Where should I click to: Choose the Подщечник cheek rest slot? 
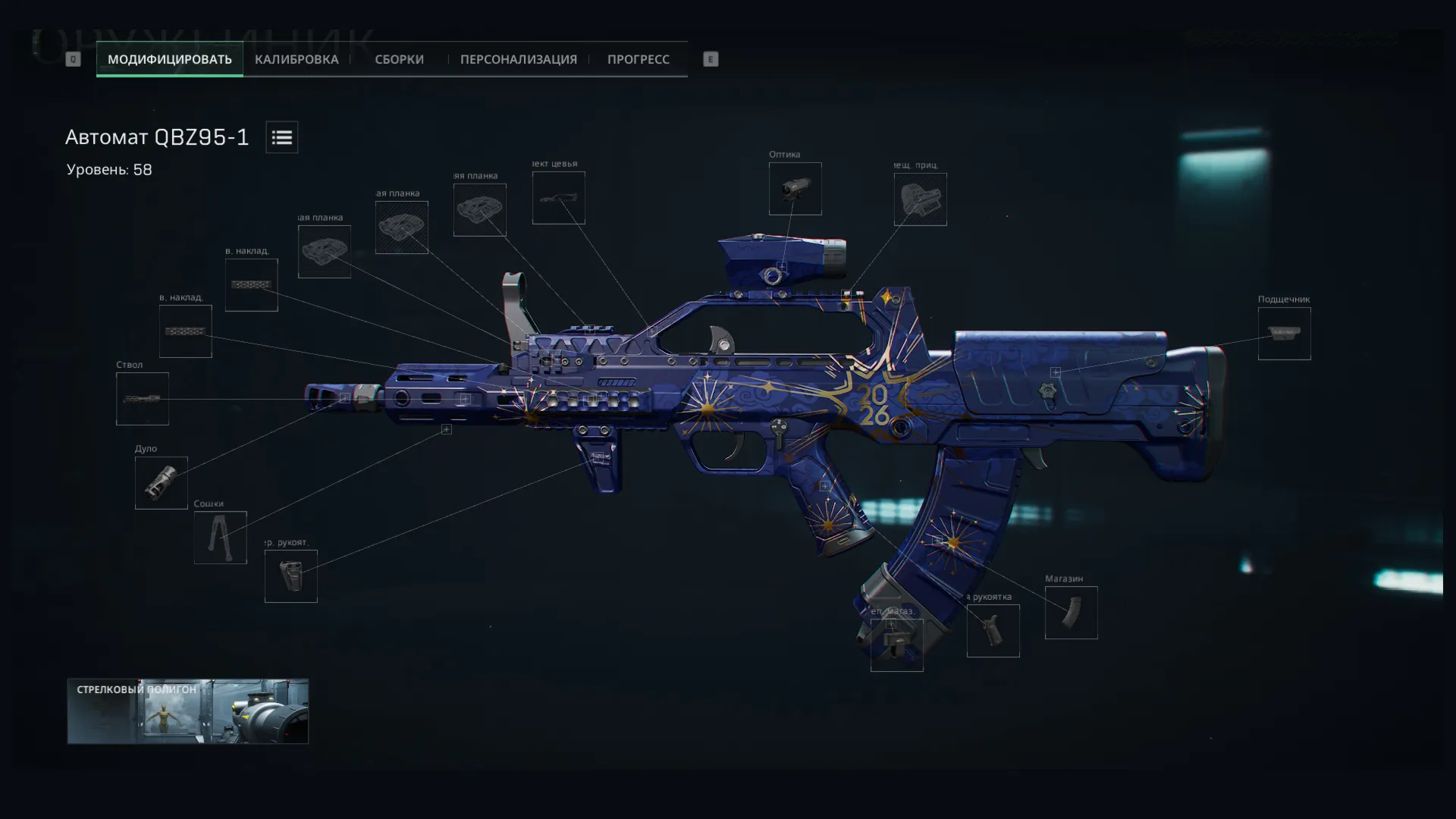[1284, 334]
